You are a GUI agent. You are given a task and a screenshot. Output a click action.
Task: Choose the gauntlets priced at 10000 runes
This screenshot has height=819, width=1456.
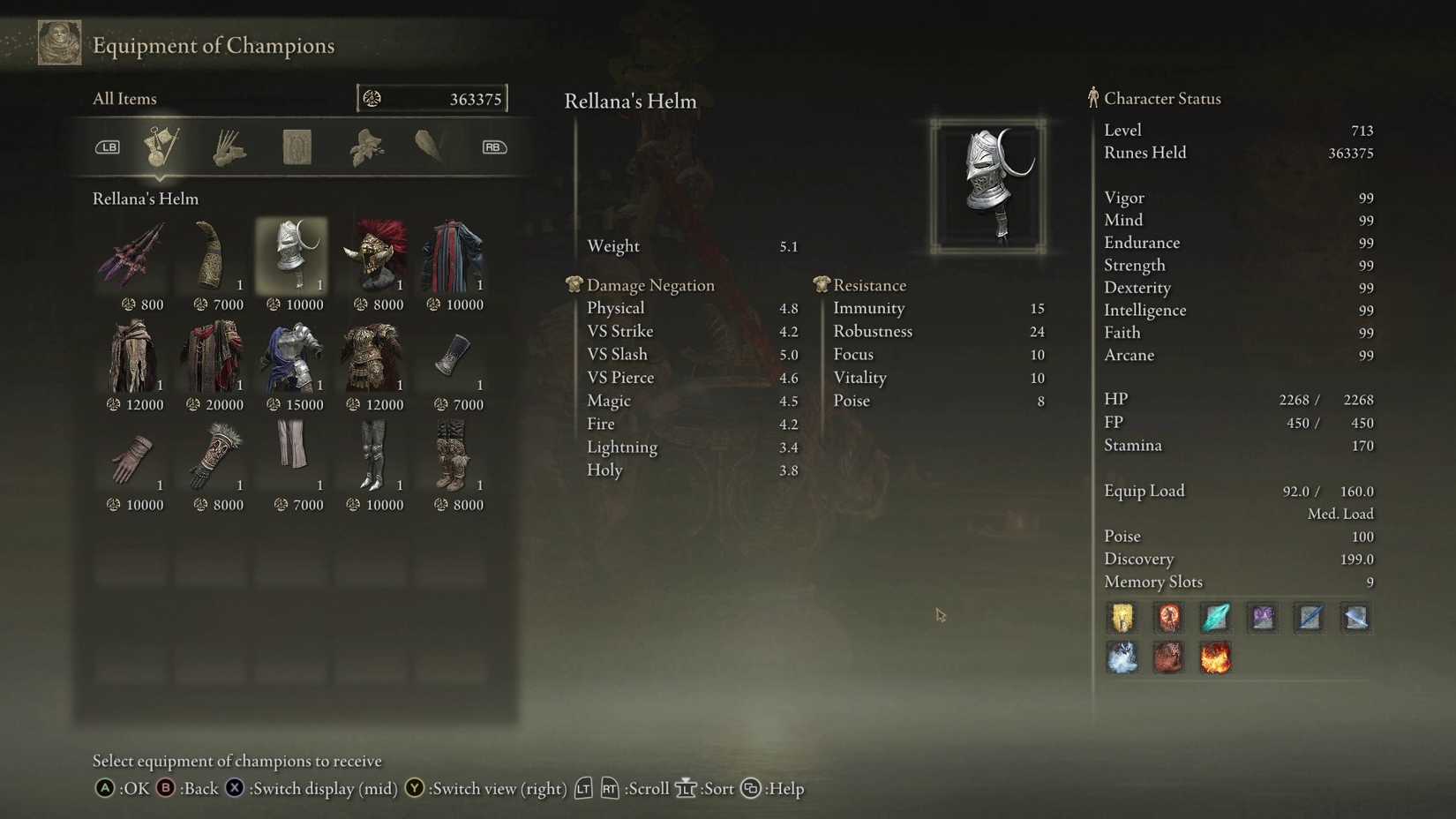(x=132, y=457)
